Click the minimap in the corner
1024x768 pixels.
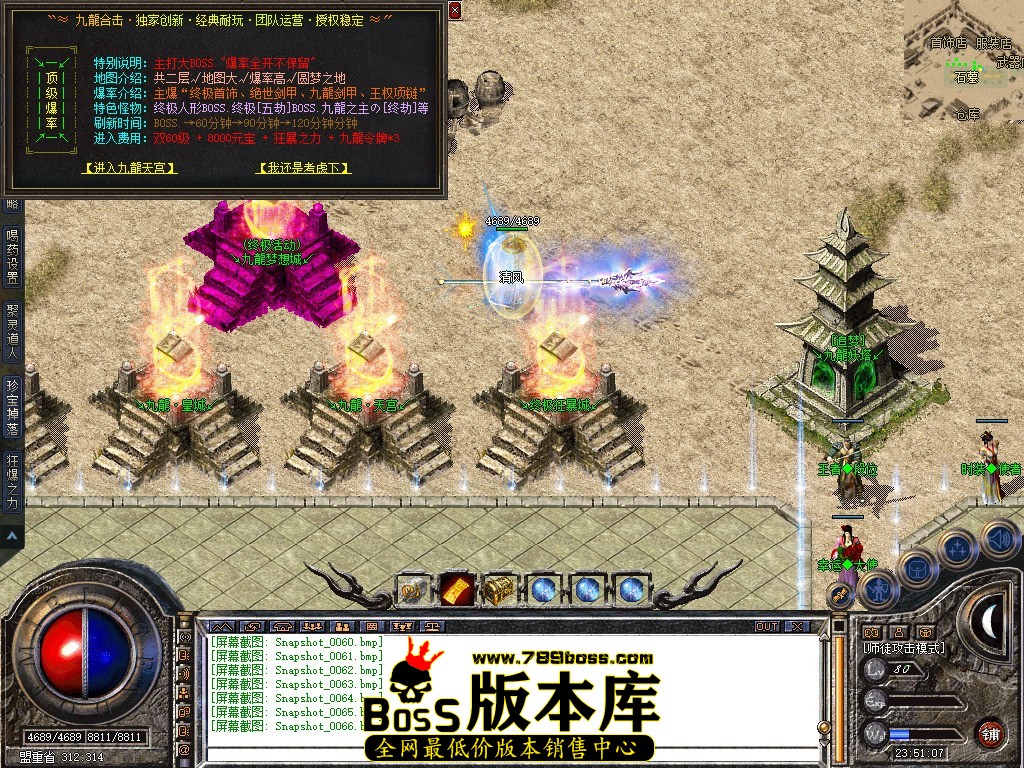coord(963,60)
